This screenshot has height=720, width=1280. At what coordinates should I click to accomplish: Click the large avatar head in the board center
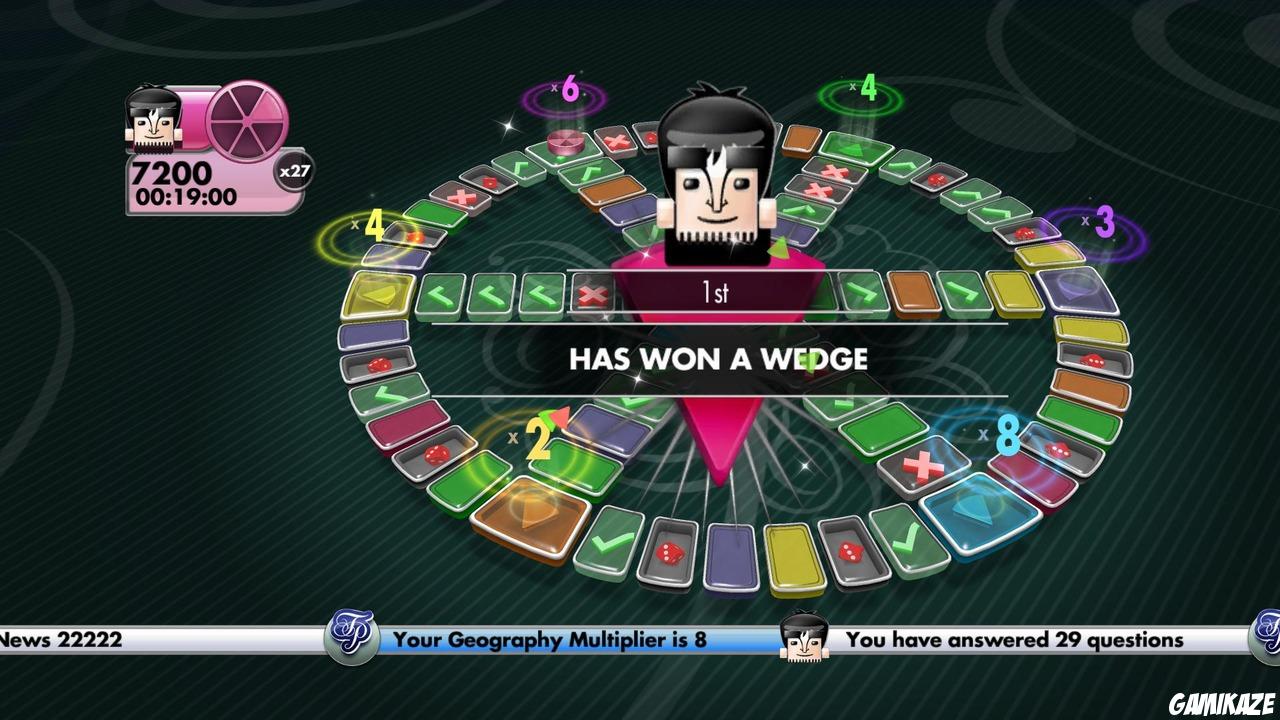click(x=720, y=180)
